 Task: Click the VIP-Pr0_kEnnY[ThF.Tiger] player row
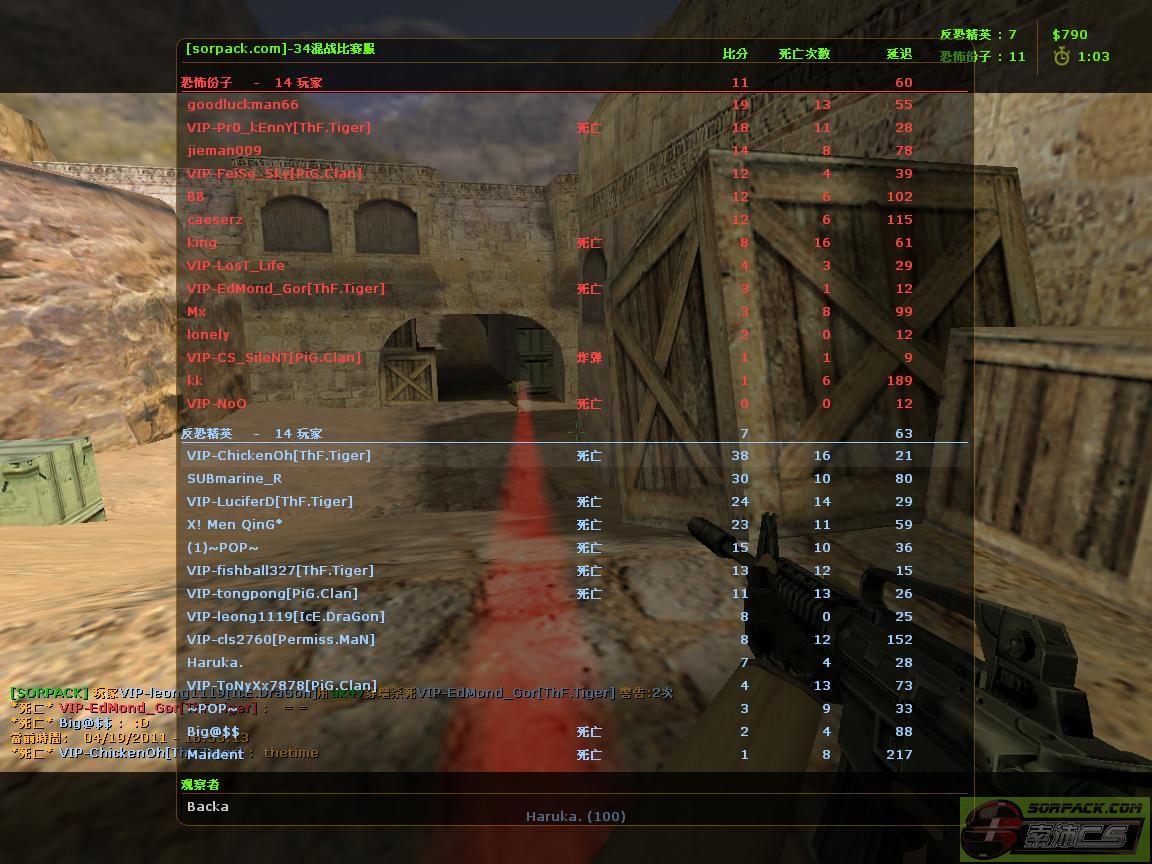pyautogui.click(x=278, y=128)
